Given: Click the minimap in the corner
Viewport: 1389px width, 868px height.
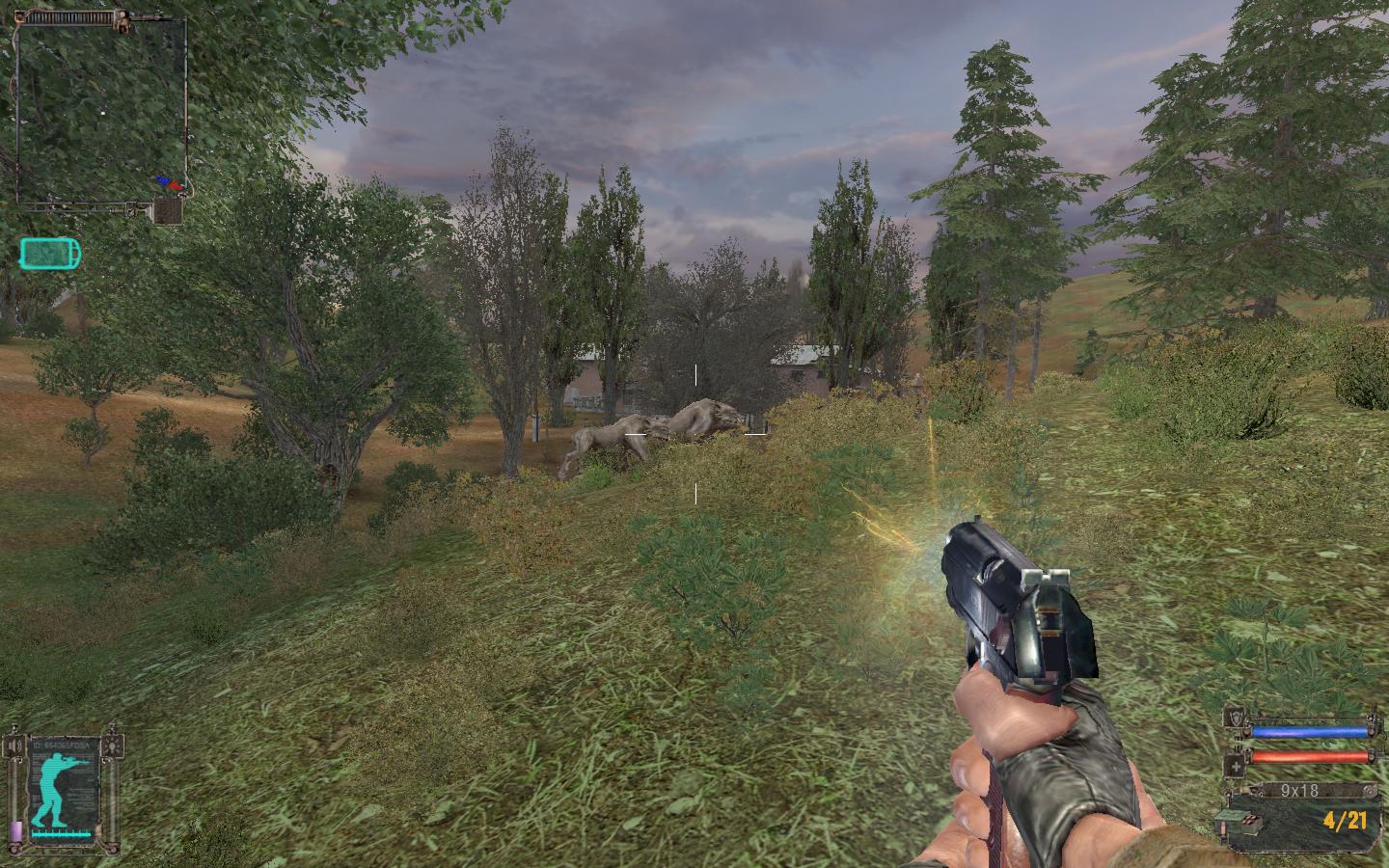Looking at the screenshot, I should click(99, 111).
